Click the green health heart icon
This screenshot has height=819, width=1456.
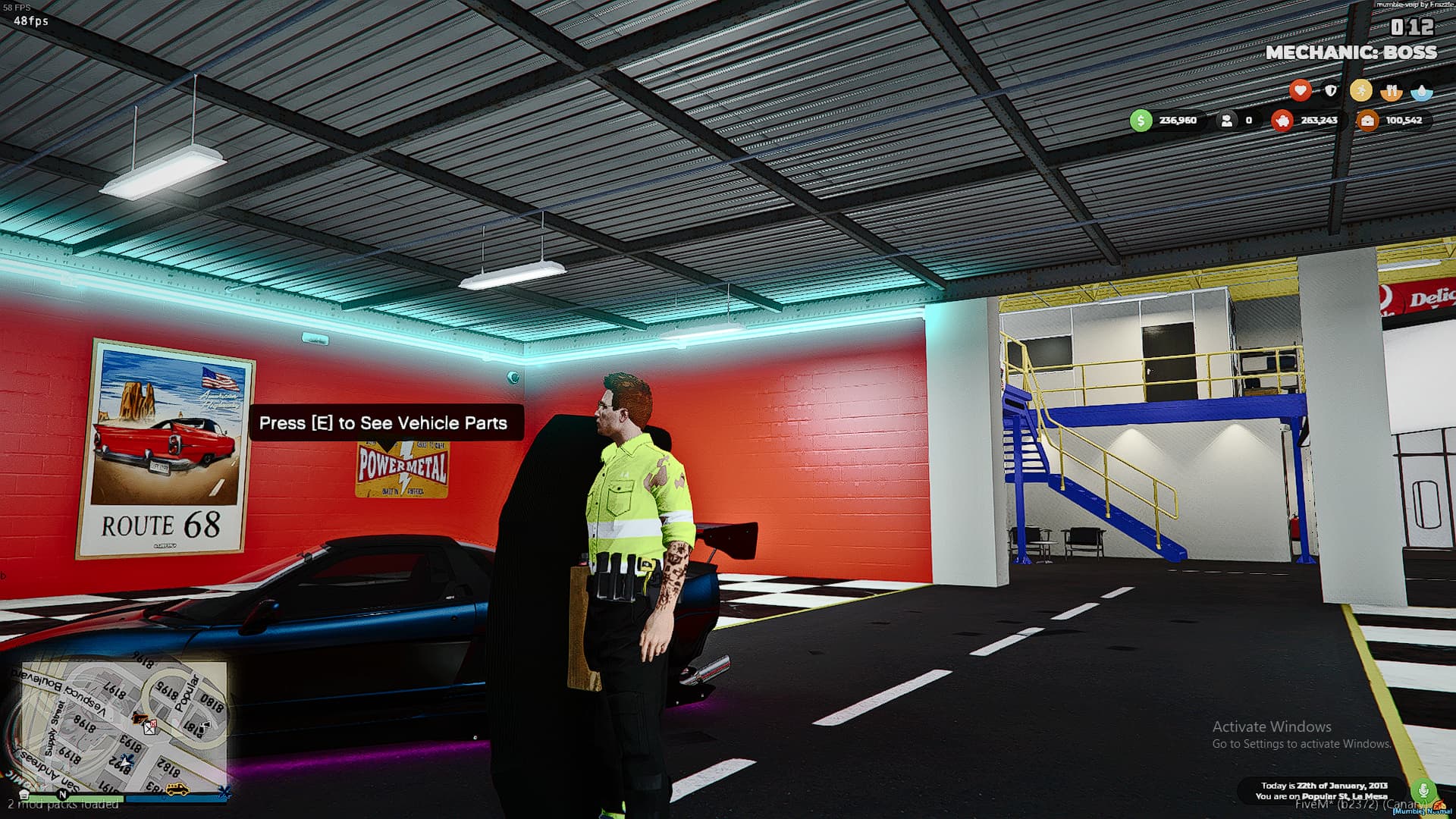click(x=1301, y=90)
